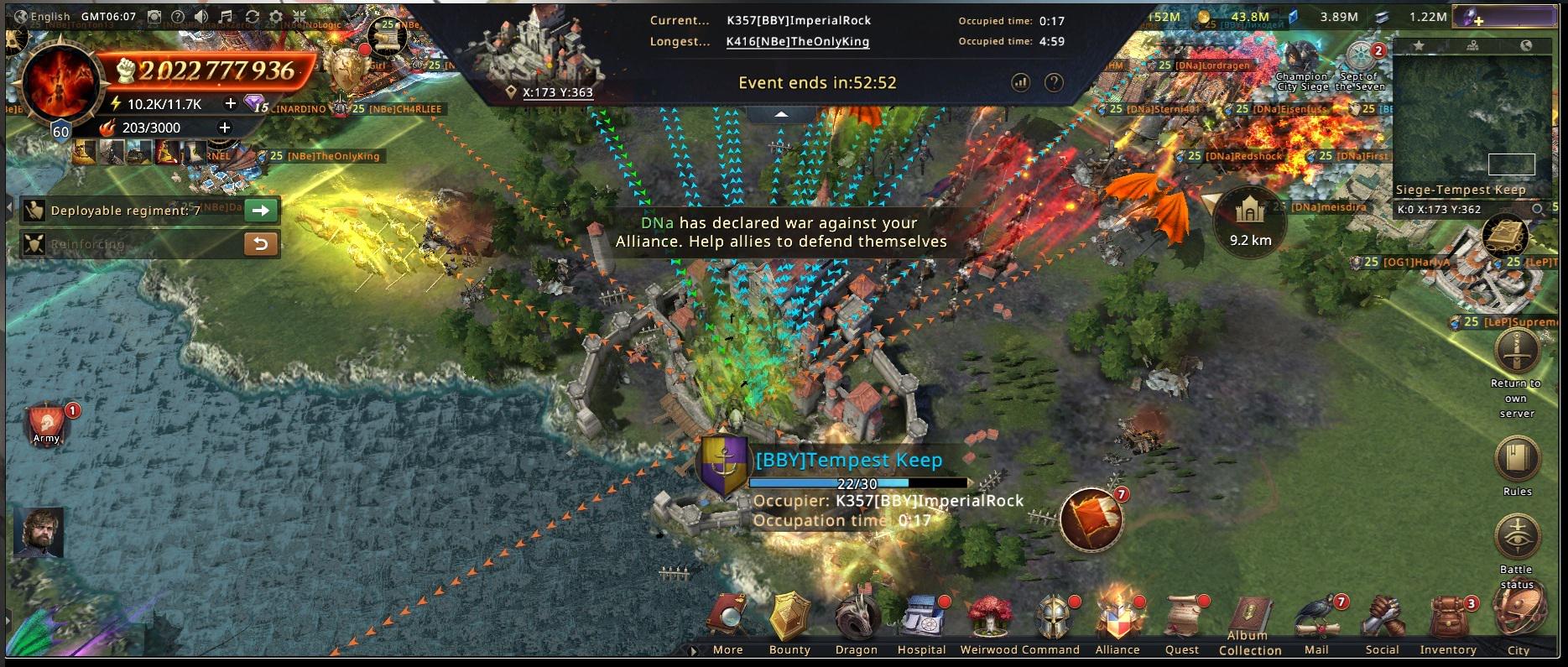Image resolution: width=1568 pixels, height=667 pixels.
Task: Open the Bounty menu
Action: [789, 619]
